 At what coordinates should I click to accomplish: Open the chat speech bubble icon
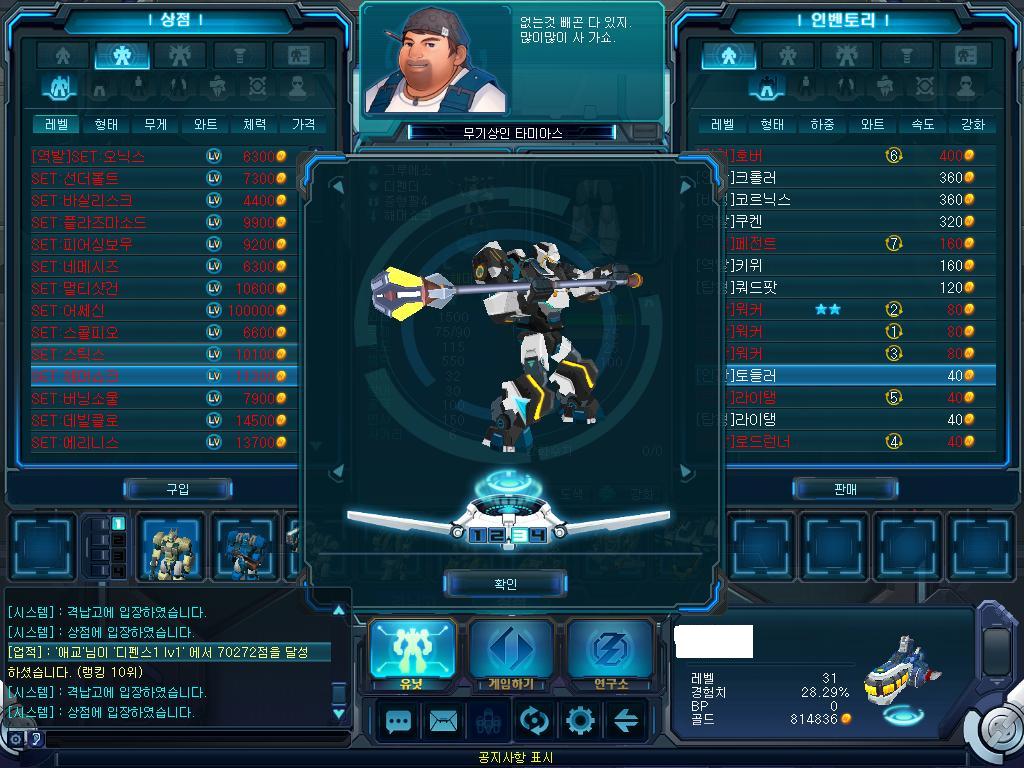(399, 721)
